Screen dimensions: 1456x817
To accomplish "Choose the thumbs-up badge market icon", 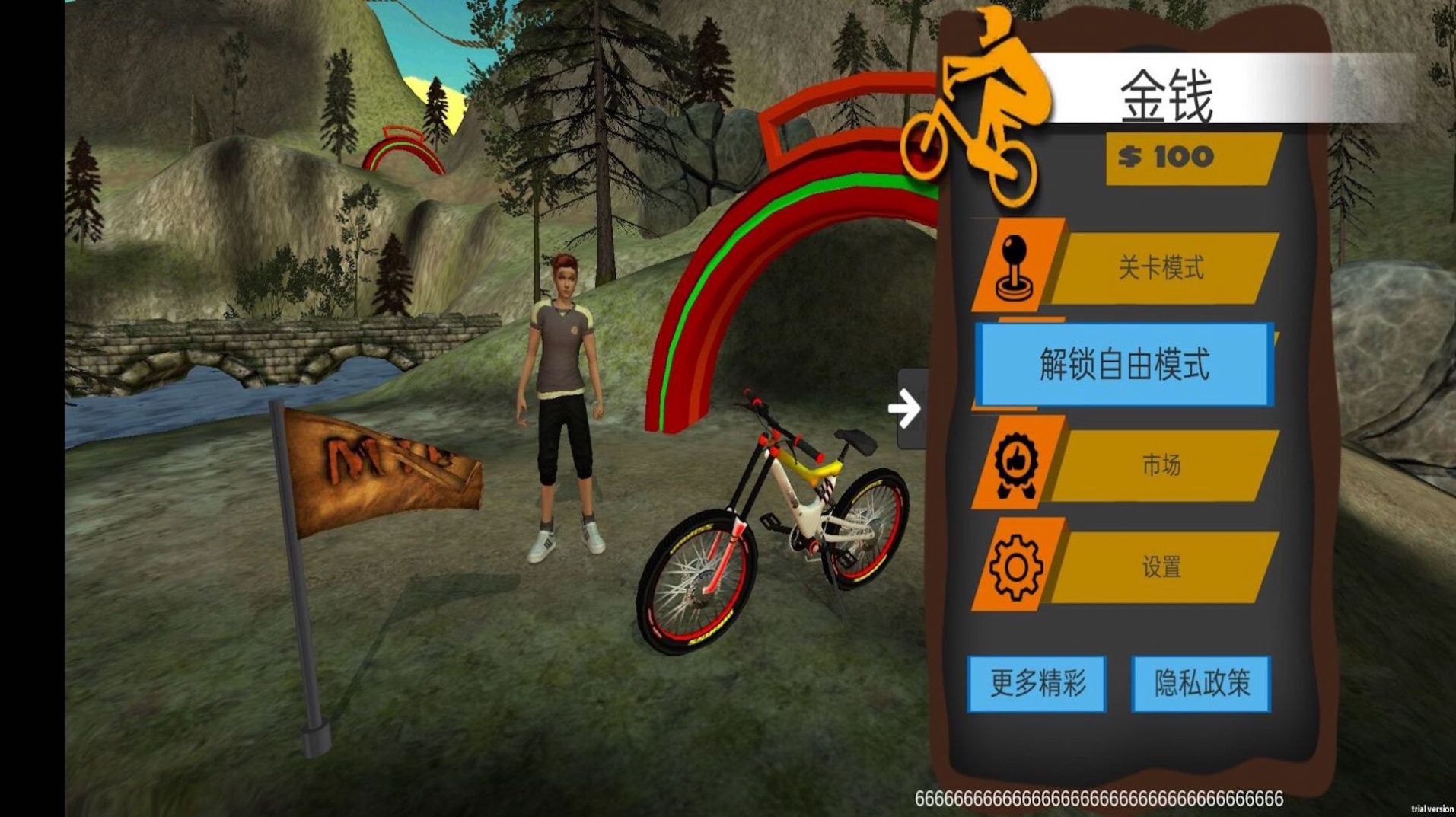I will 1016,464.
